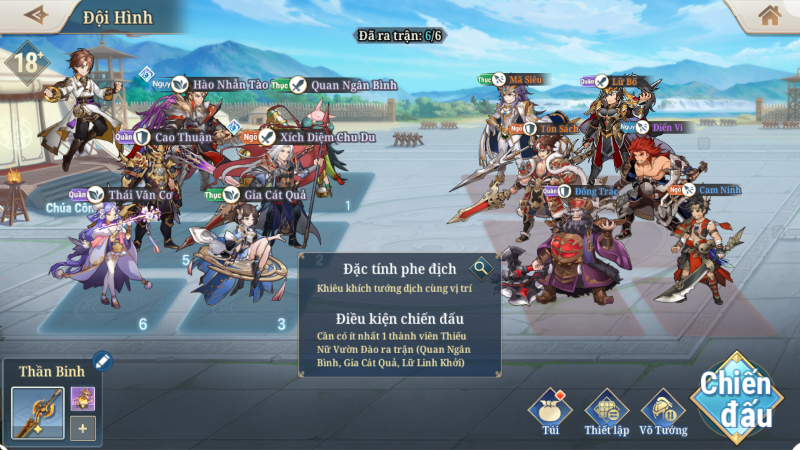Select the purple Thần Binh artifact slot
800x450 pixels.
point(83,397)
